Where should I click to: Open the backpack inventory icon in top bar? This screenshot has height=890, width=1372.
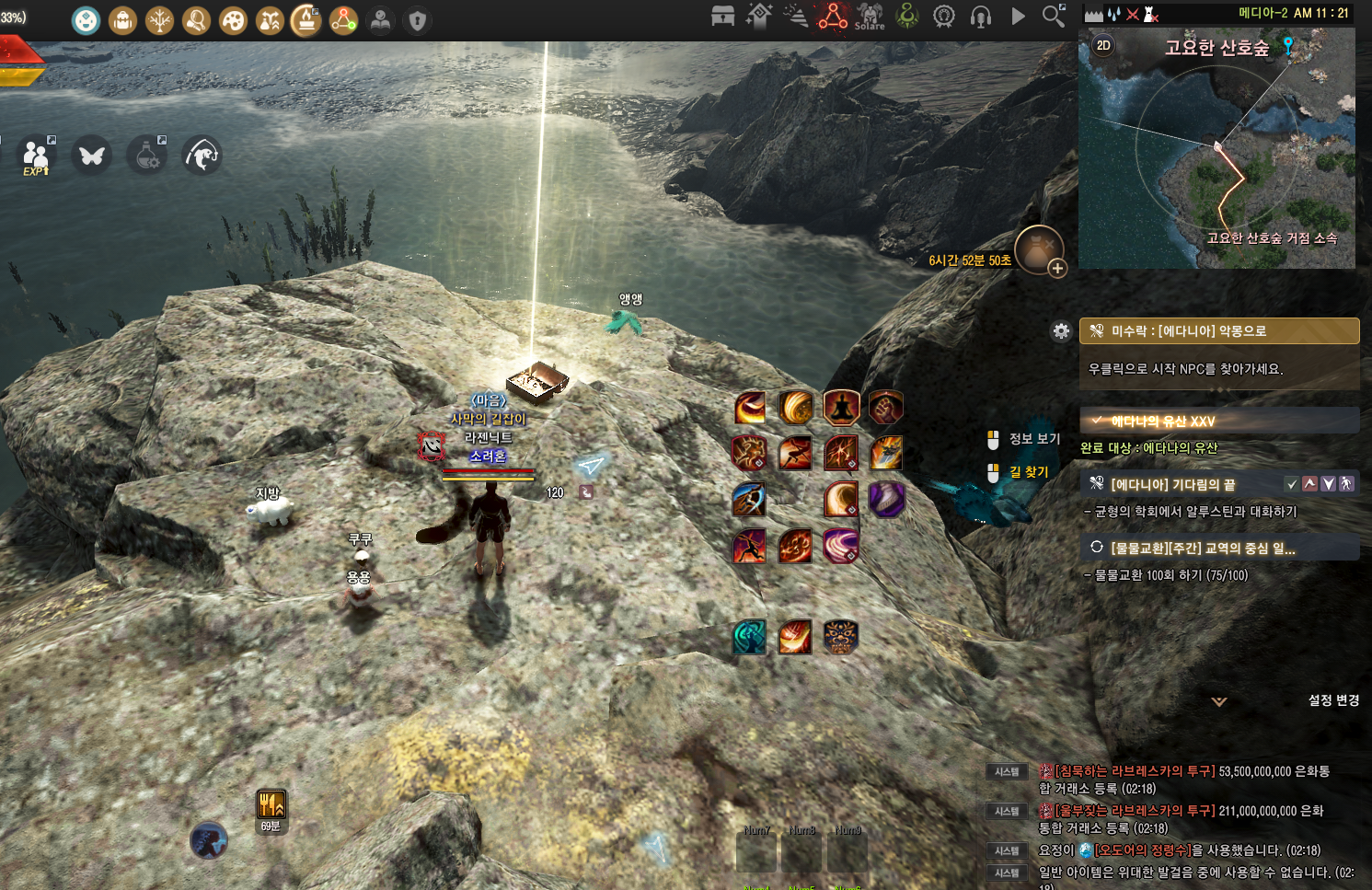tap(122, 20)
